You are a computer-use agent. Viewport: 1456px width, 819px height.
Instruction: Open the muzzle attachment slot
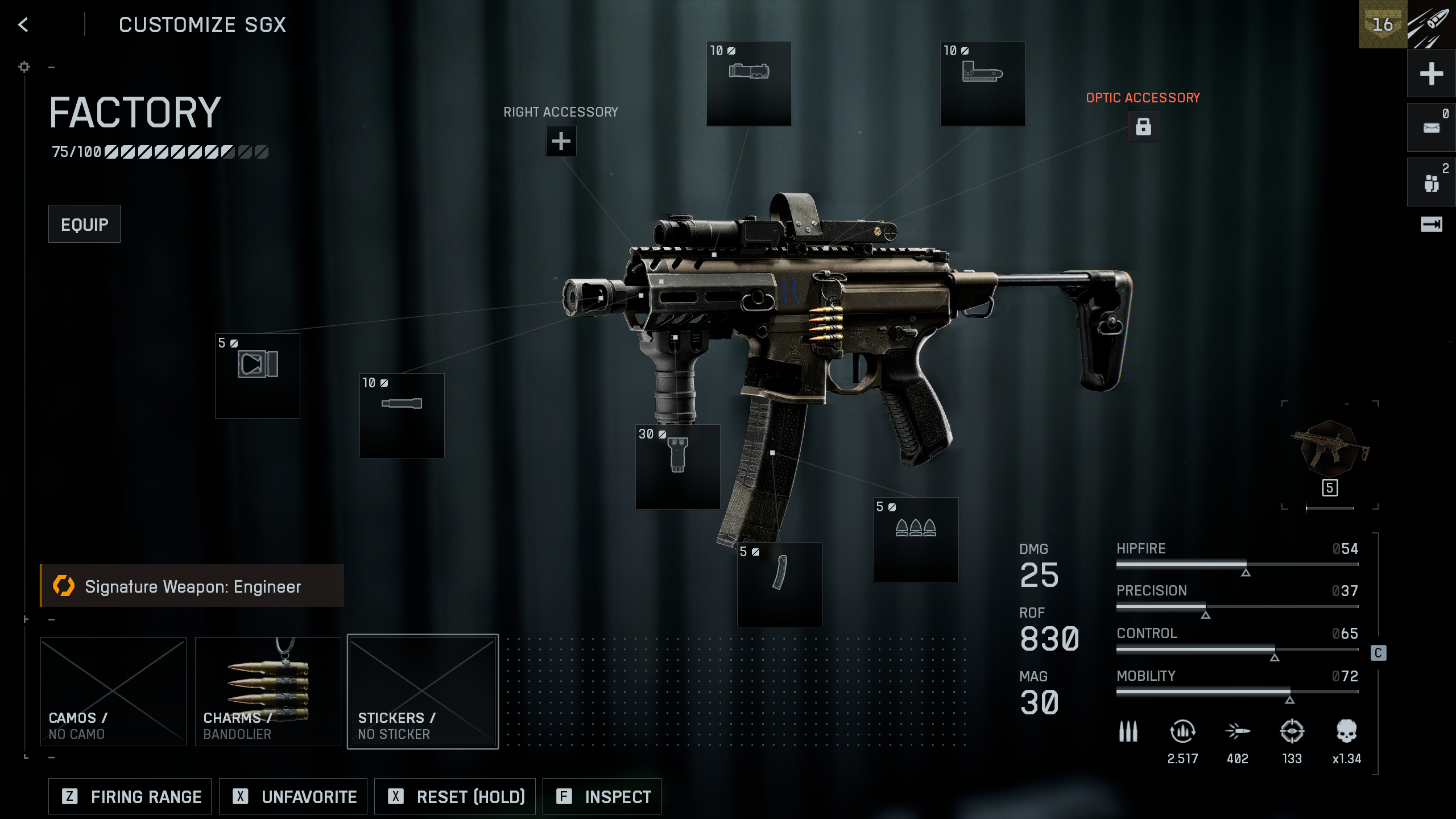pos(257,375)
